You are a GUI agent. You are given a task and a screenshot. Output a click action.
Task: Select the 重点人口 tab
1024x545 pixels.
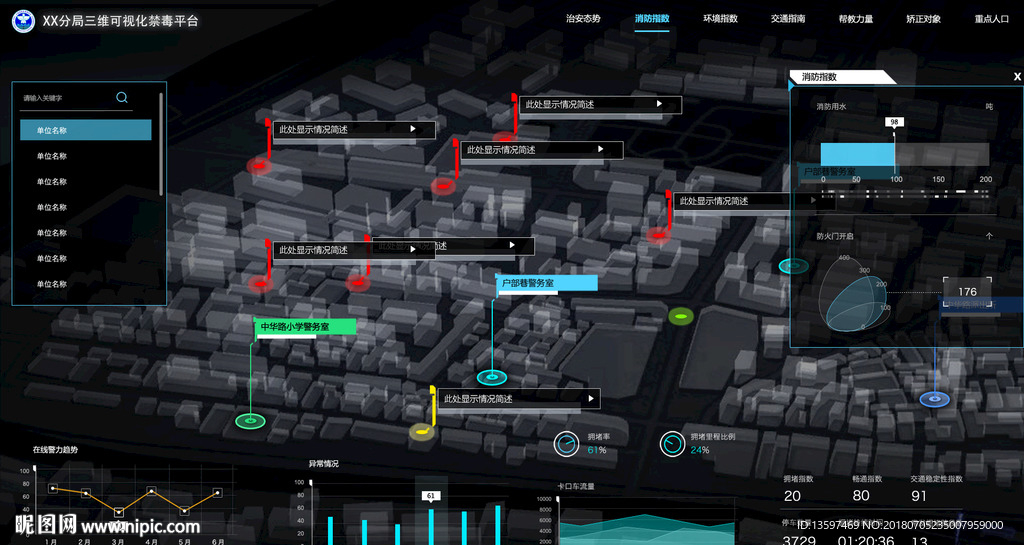[991, 19]
